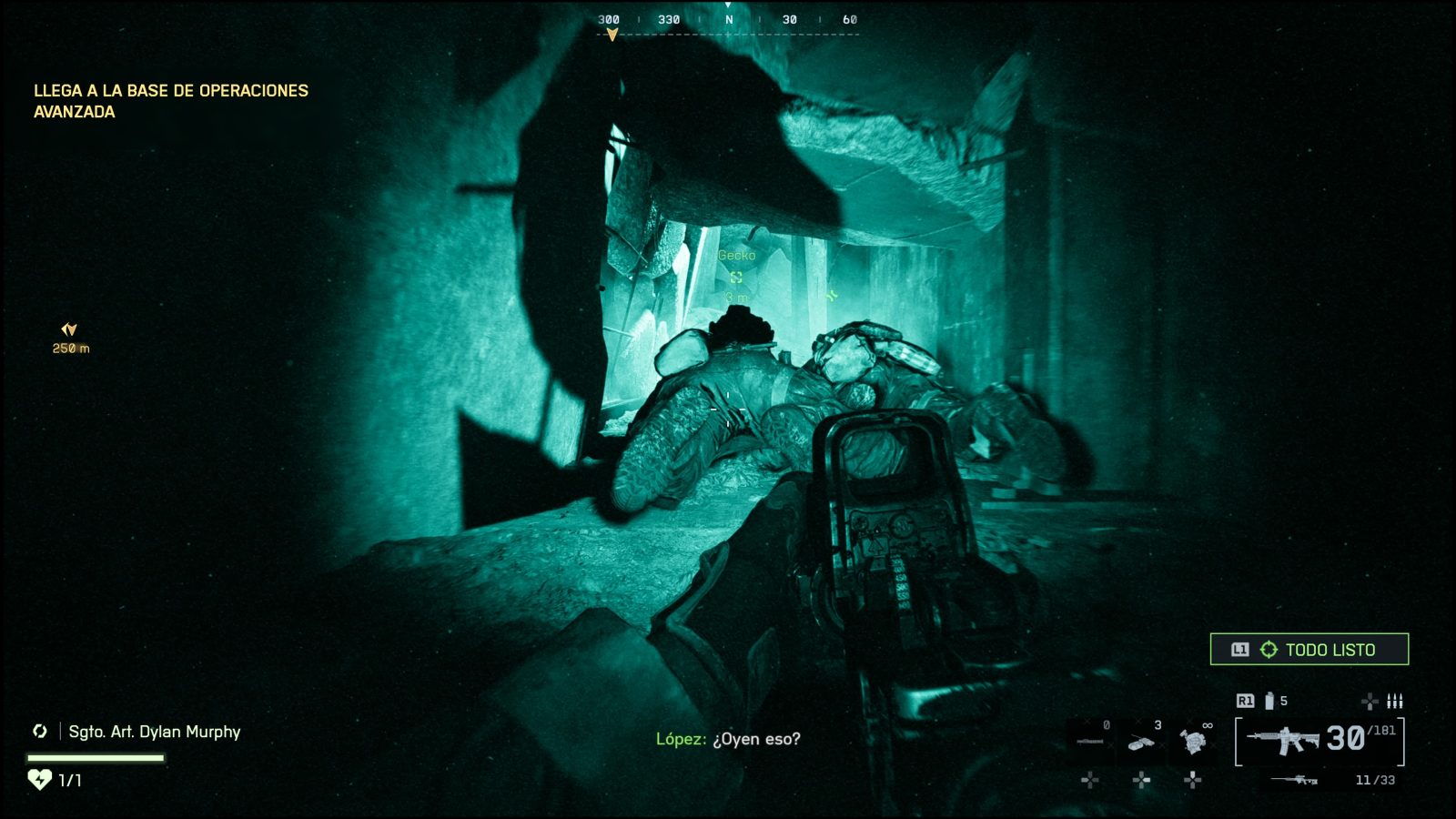Toggle the three-bullet fire mode icon
This screenshot has height=819, width=1456.
[1394, 701]
